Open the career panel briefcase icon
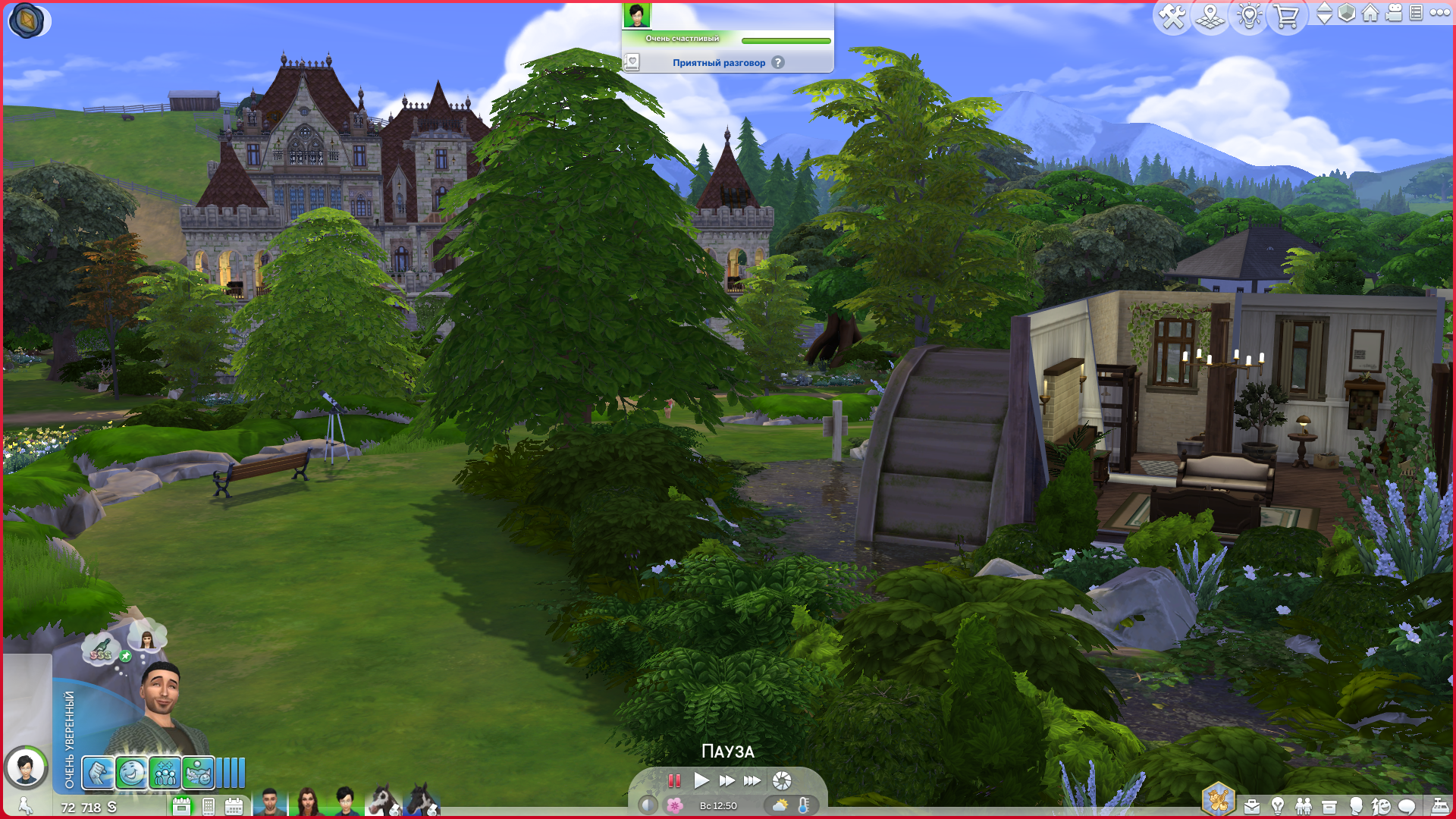 click(x=1252, y=805)
